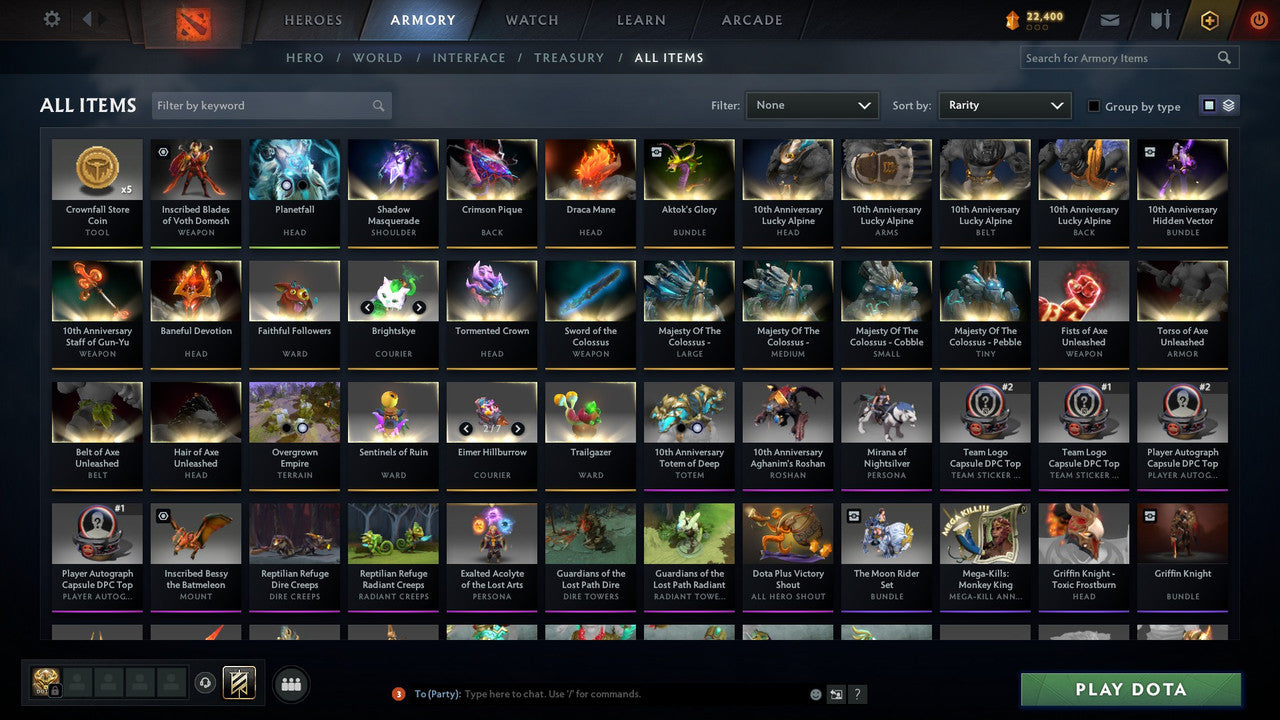This screenshot has height=720, width=1280.
Task: Click the armory shield-and-sword icon
Action: tap(1161, 18)
